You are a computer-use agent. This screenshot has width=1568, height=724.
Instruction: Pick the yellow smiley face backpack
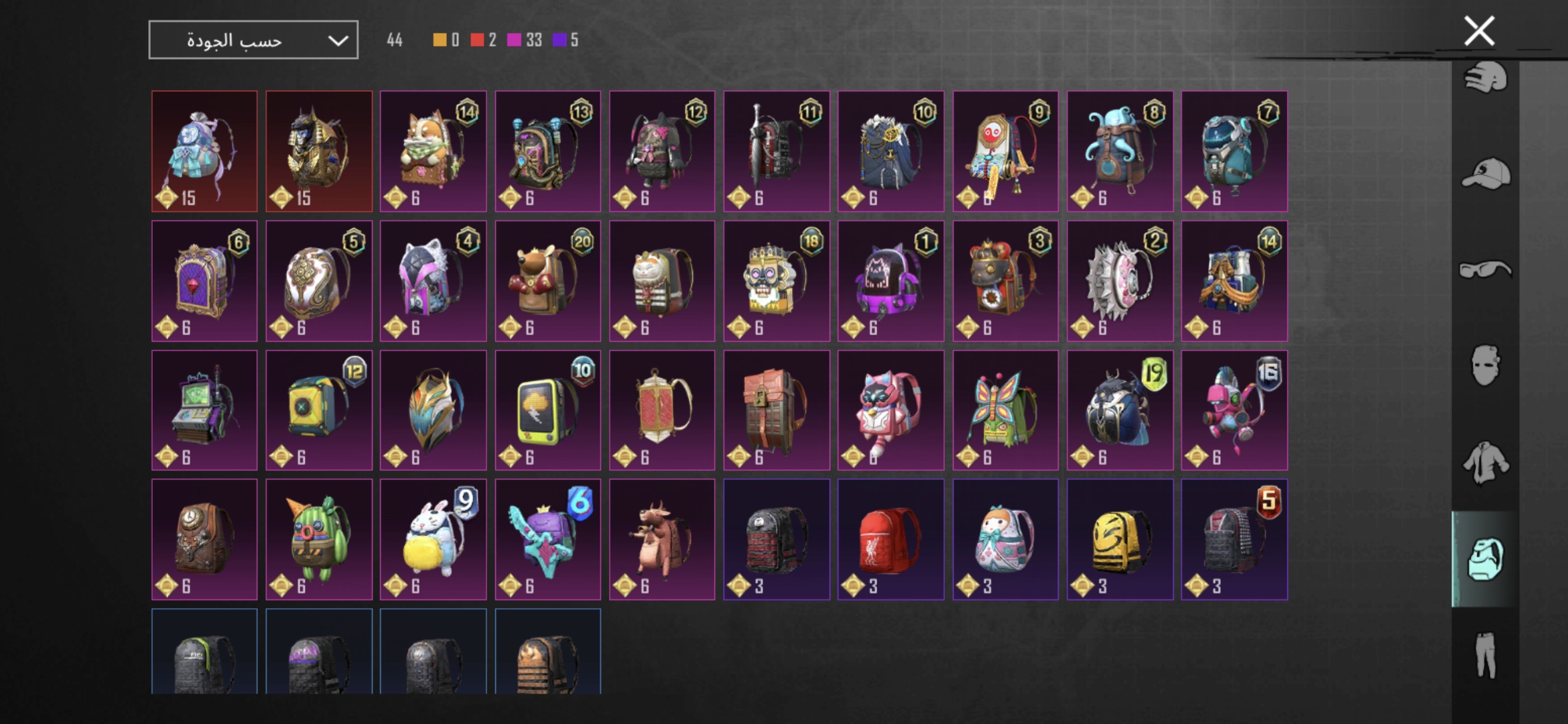[1120, 540]
